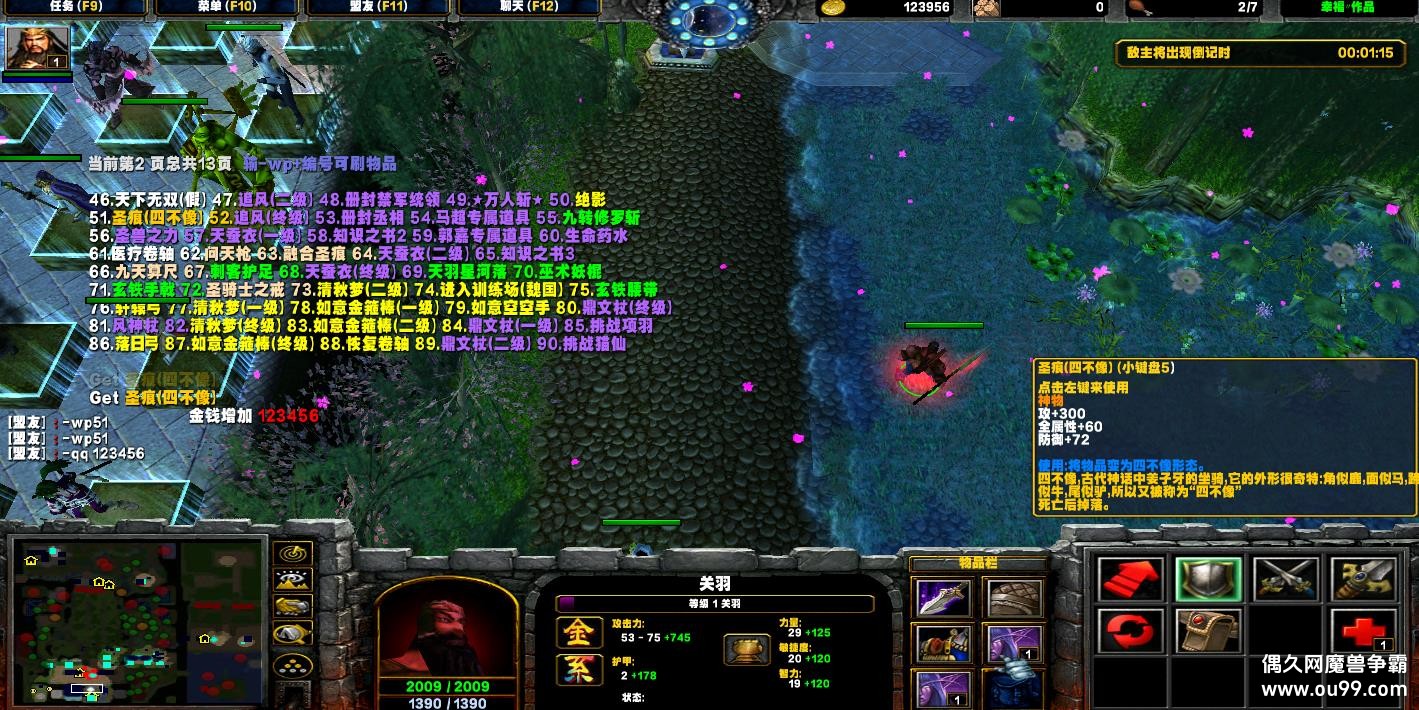1419x710 pixels.
Task: Activate the shield Hold Position command
Action: 1208,580
